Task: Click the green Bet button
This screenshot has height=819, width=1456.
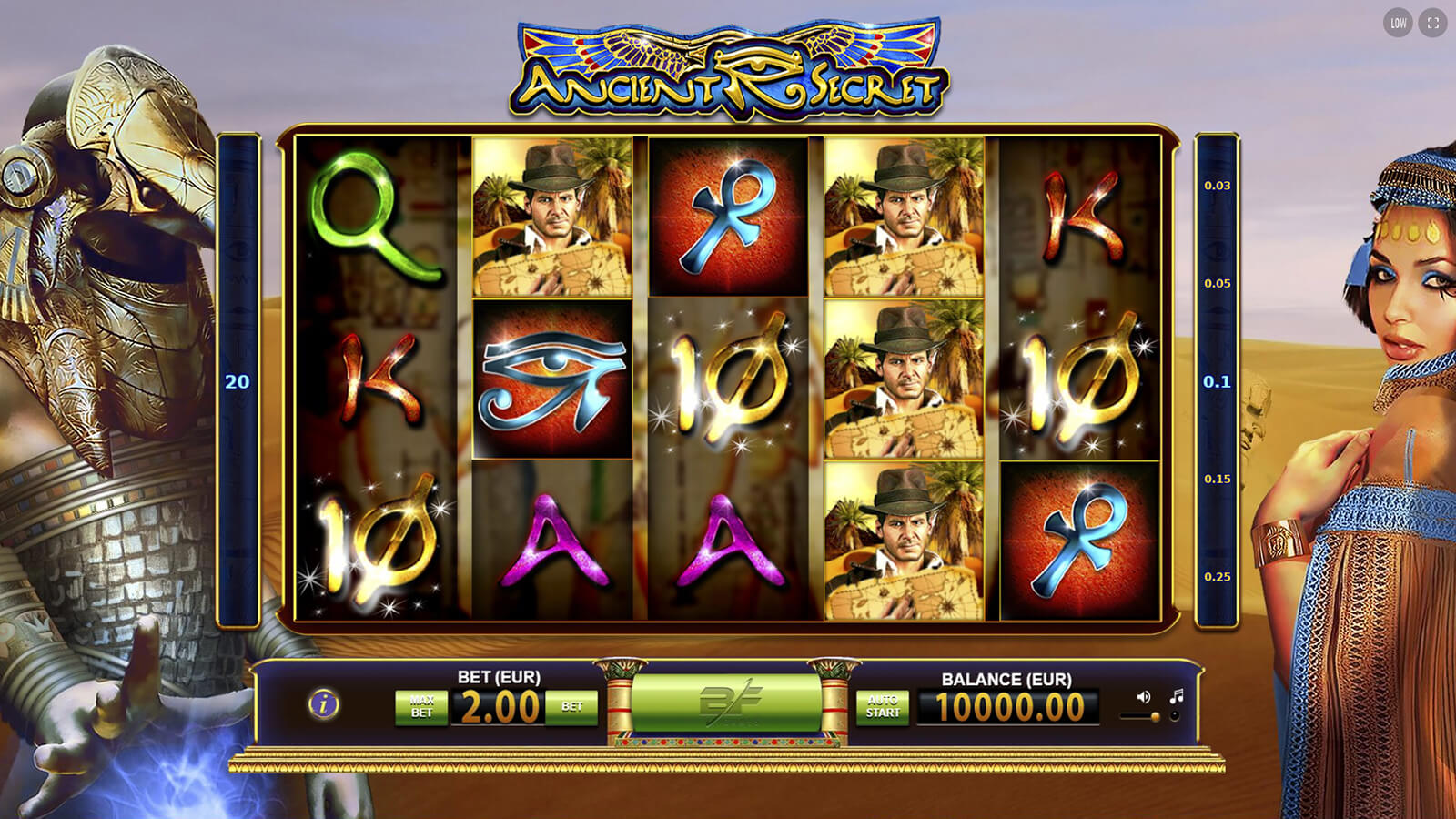Action: click(571, 707)
